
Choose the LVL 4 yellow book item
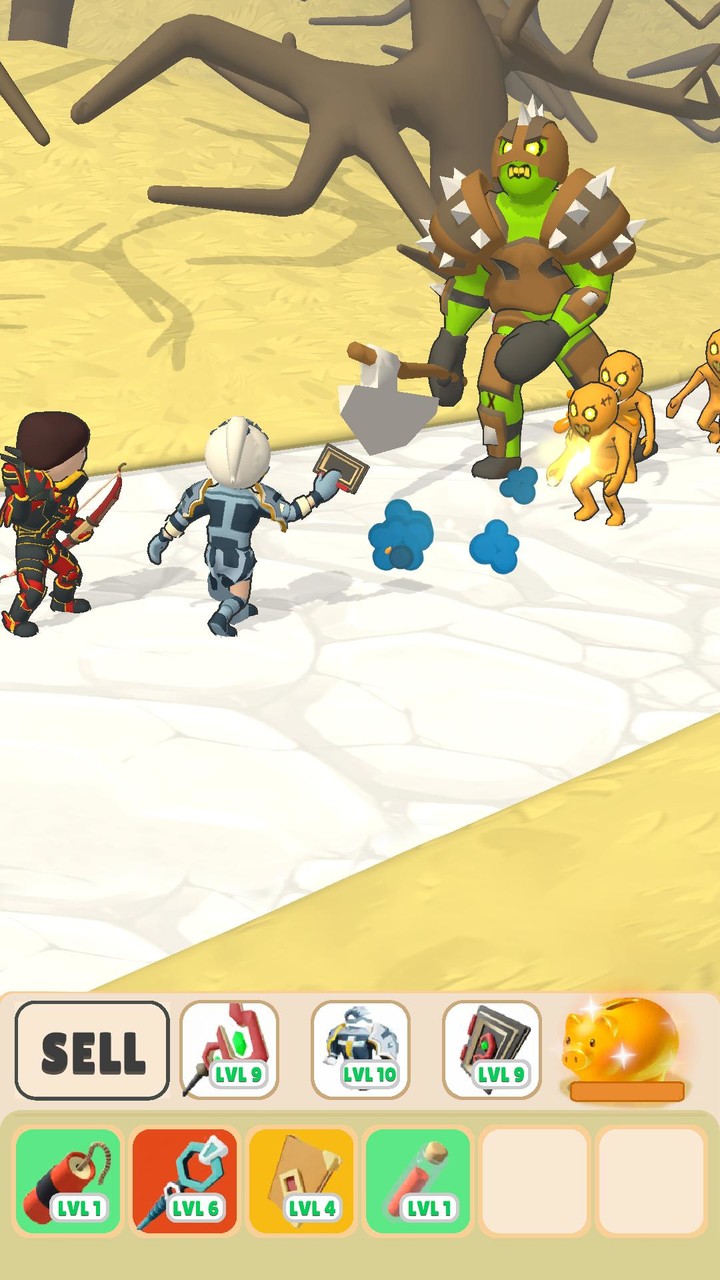(300, 1181)
